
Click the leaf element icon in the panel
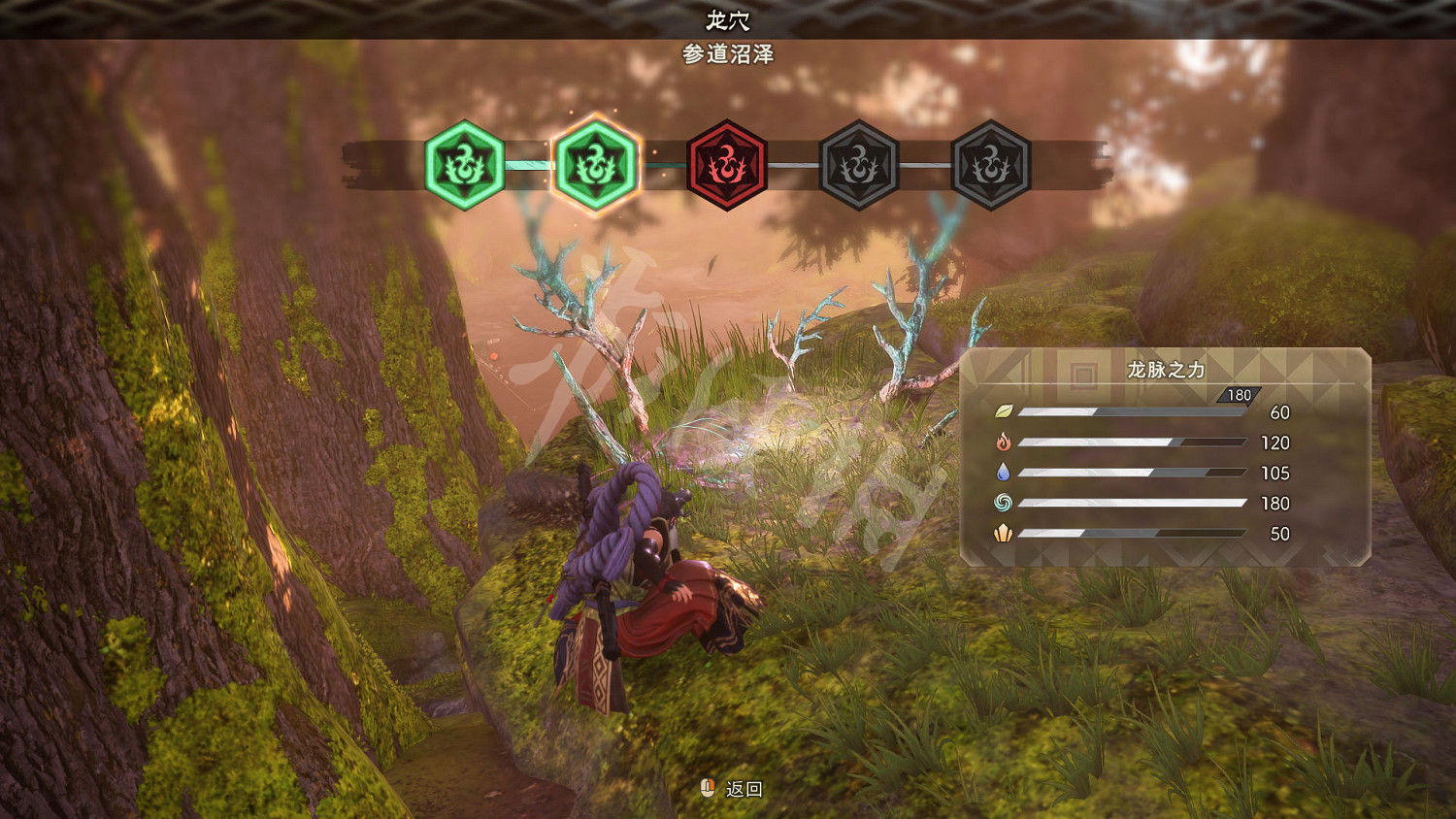[x=1006, y=411]
